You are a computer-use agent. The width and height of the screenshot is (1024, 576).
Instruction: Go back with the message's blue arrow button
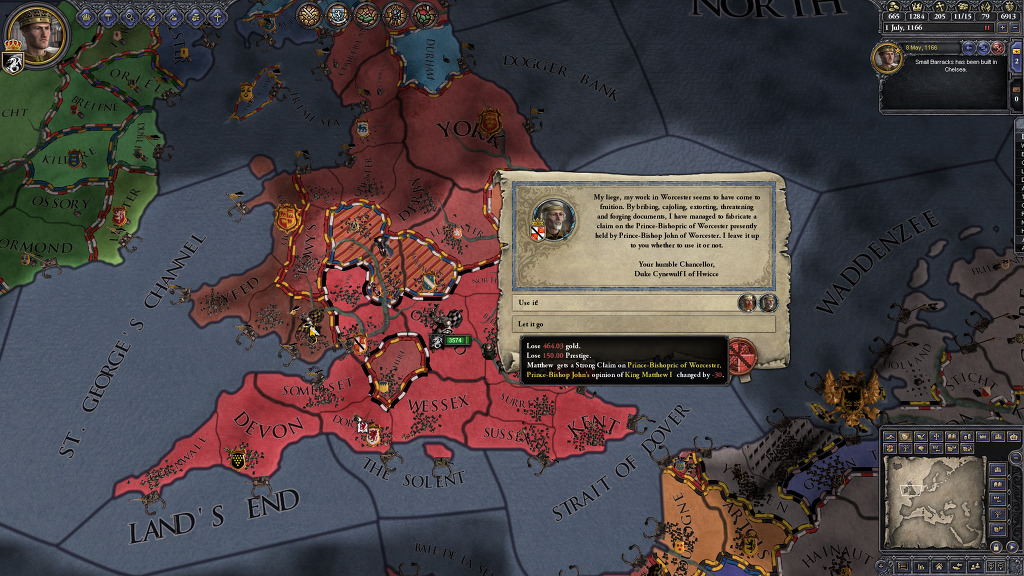click(x=969, y=48)
